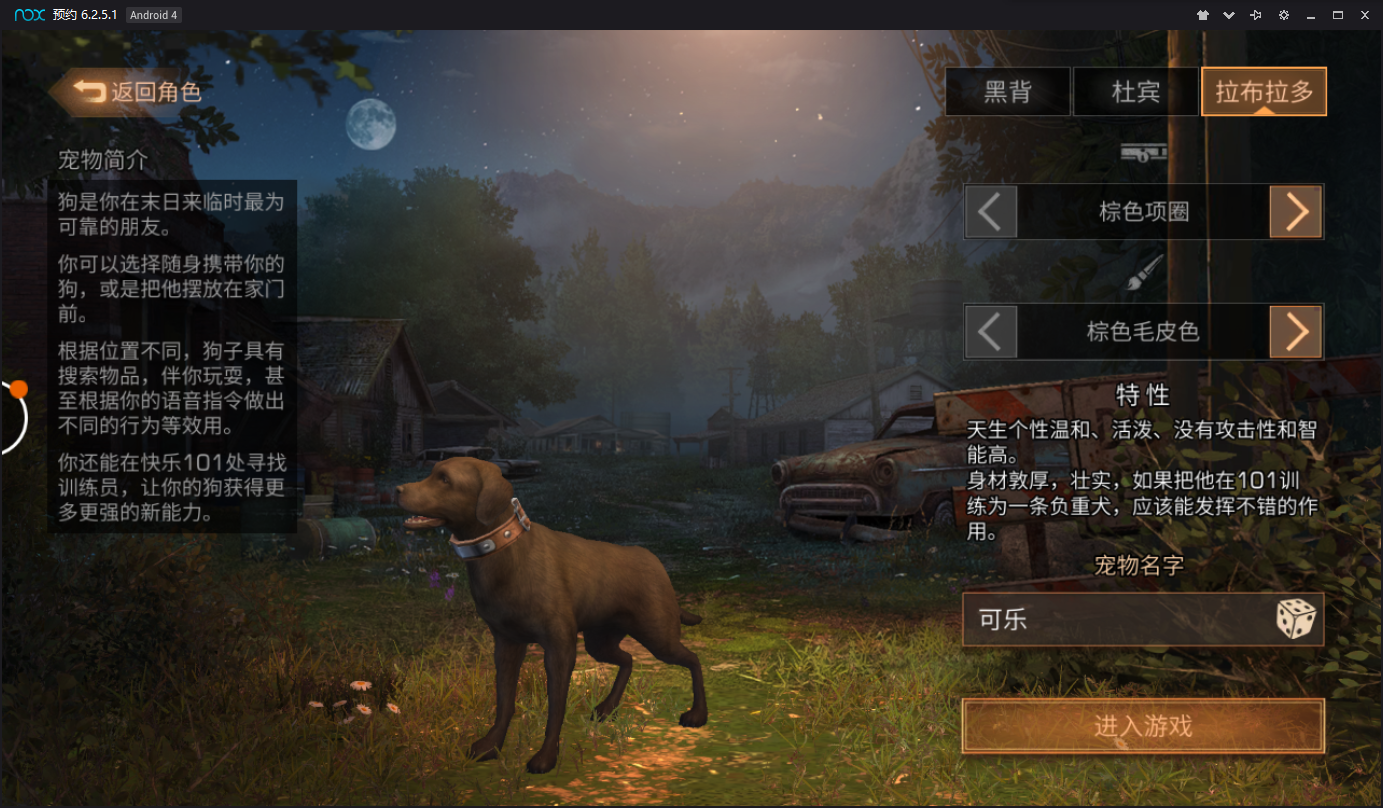1383x808 pixels.
Task: Start with the 进入游戏 button
Action: 1142,726
